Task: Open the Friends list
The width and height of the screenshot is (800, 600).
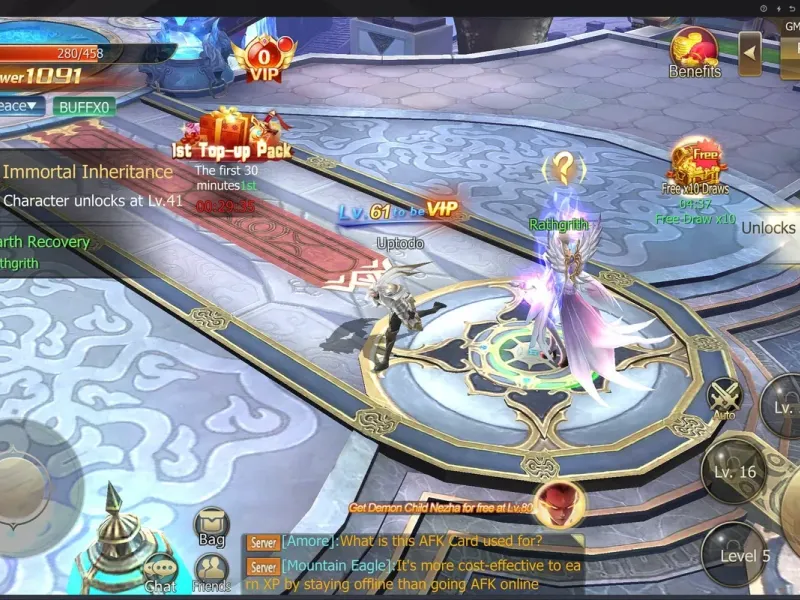Action: [x=211, y=572]
